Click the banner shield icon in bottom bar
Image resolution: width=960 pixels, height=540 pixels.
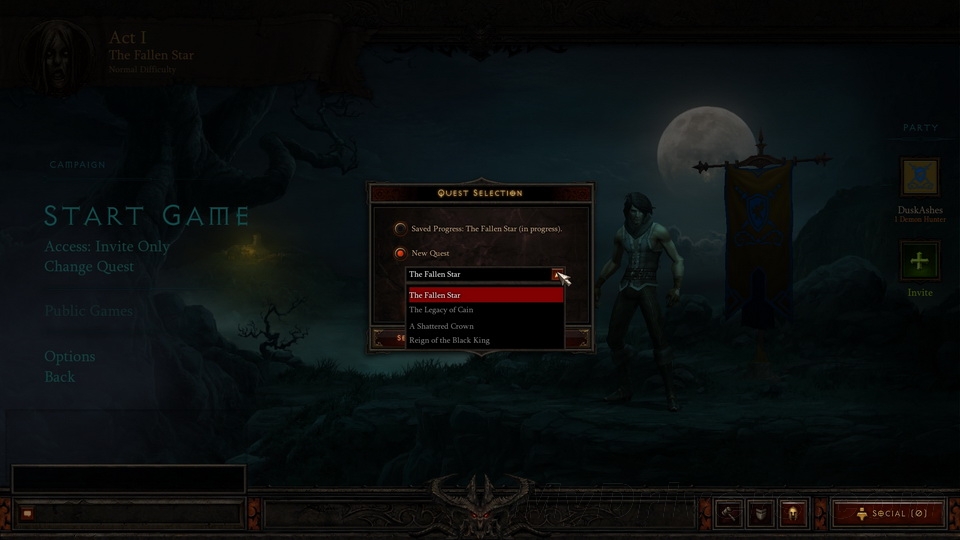pyautogui.click(x=761, y=513)
